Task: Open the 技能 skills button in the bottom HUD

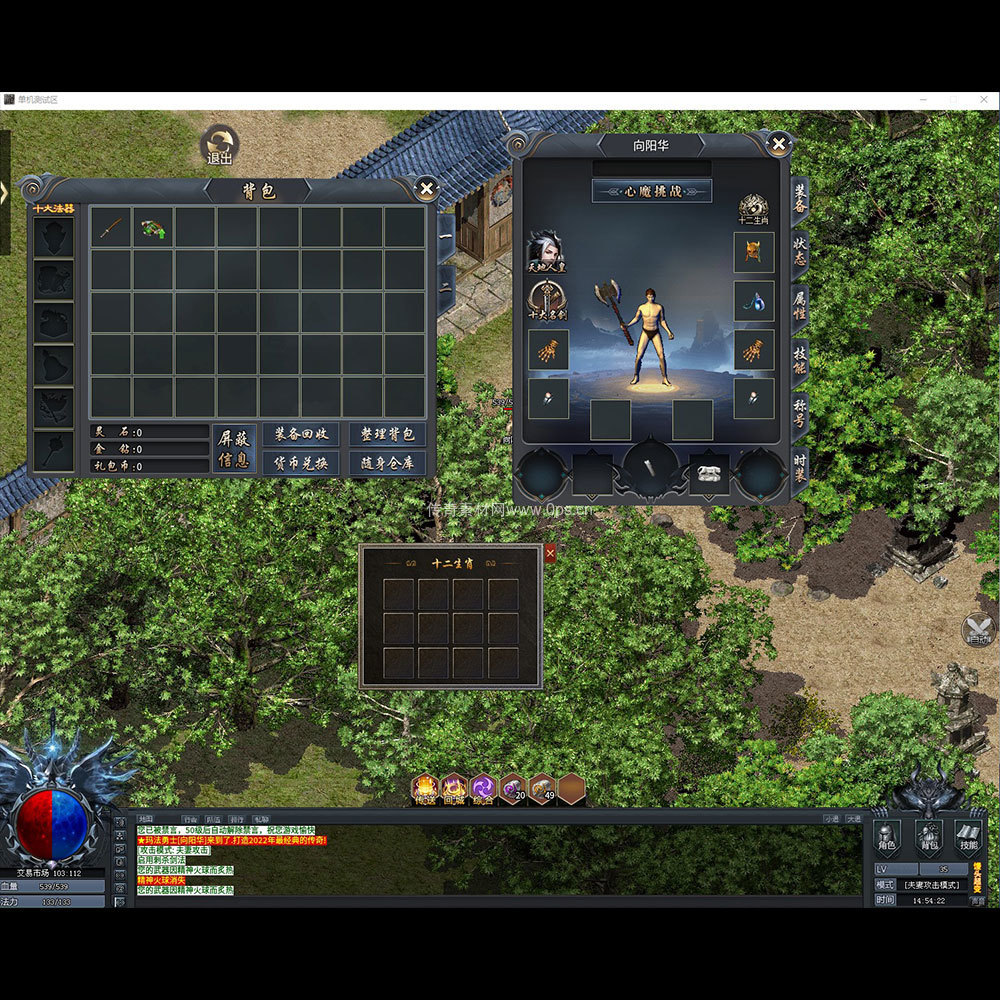Action: (967, 838)
